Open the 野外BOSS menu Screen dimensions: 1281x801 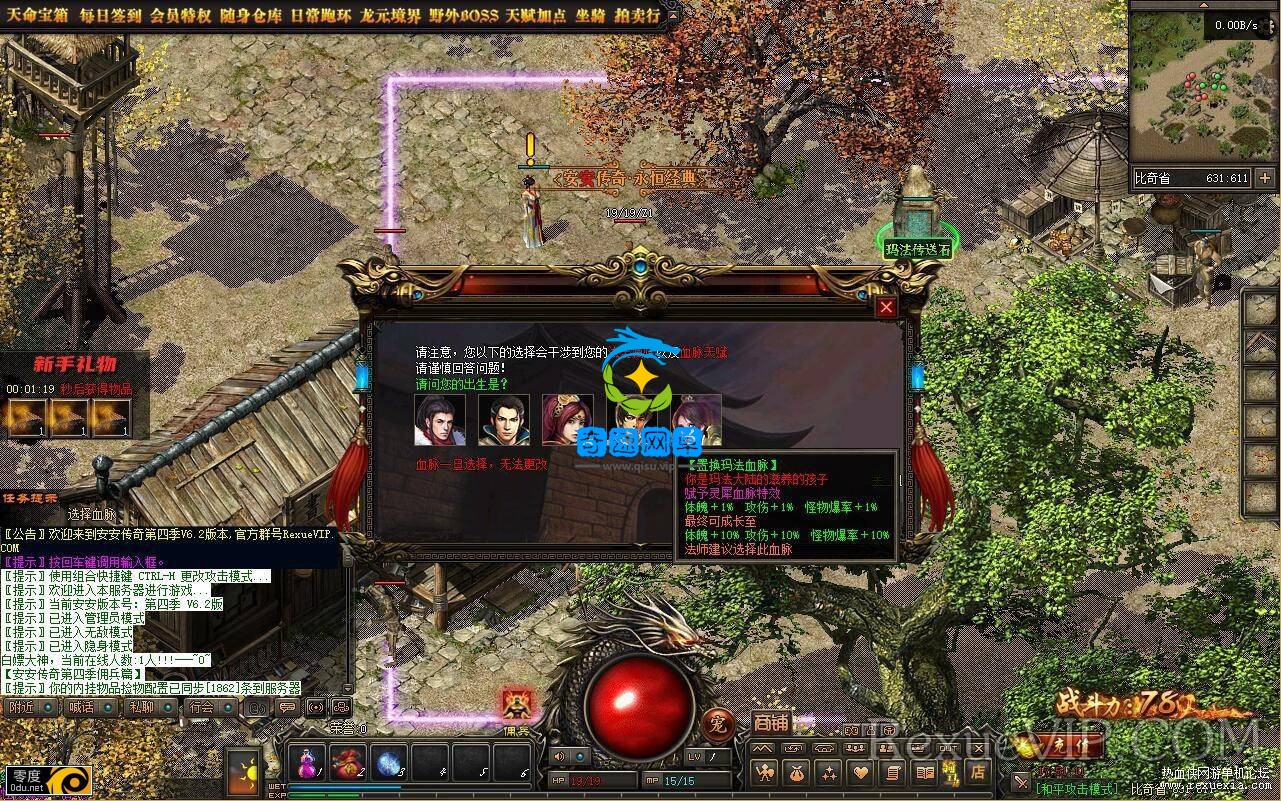click(x=464, y=16)
